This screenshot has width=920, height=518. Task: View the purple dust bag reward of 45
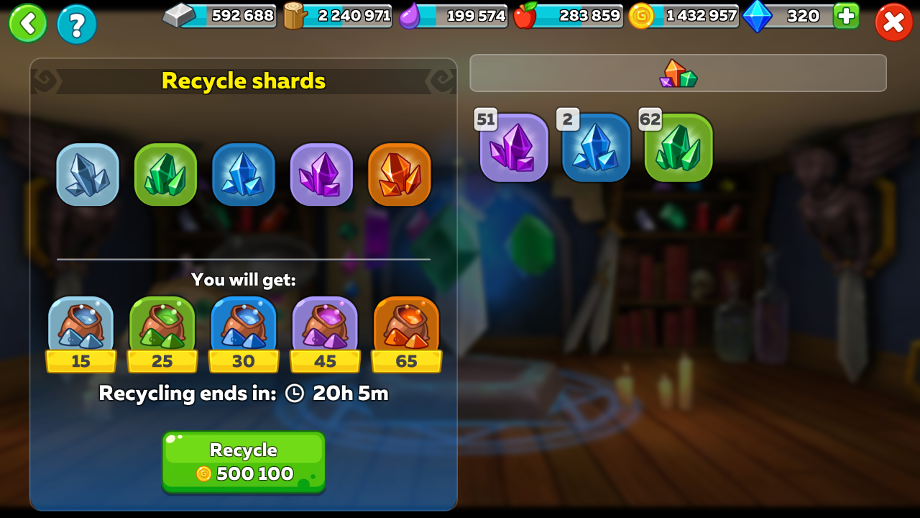point(325,328)
